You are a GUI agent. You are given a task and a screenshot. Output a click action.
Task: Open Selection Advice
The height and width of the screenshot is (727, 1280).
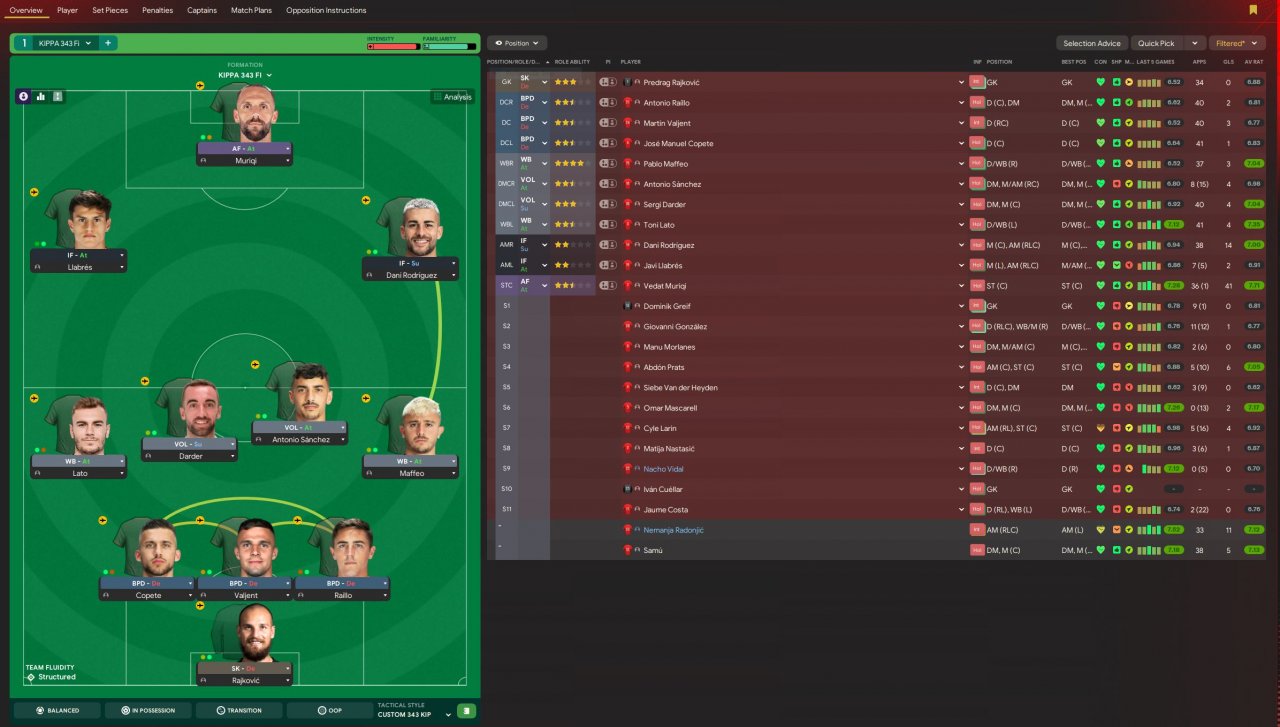[1092, 43]
